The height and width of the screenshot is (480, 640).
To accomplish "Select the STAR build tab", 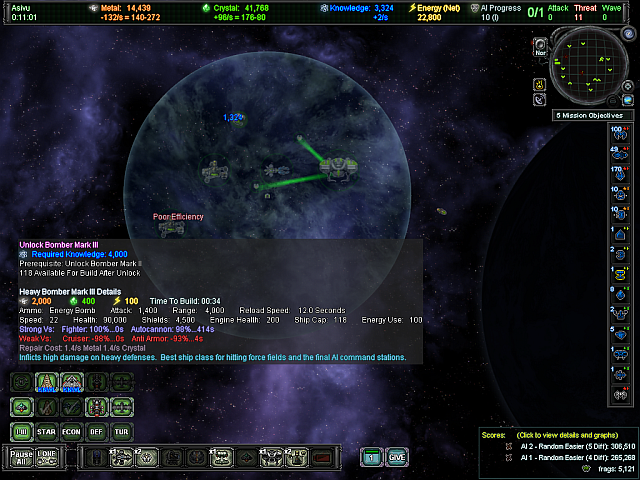I will [x=46, y=431].
